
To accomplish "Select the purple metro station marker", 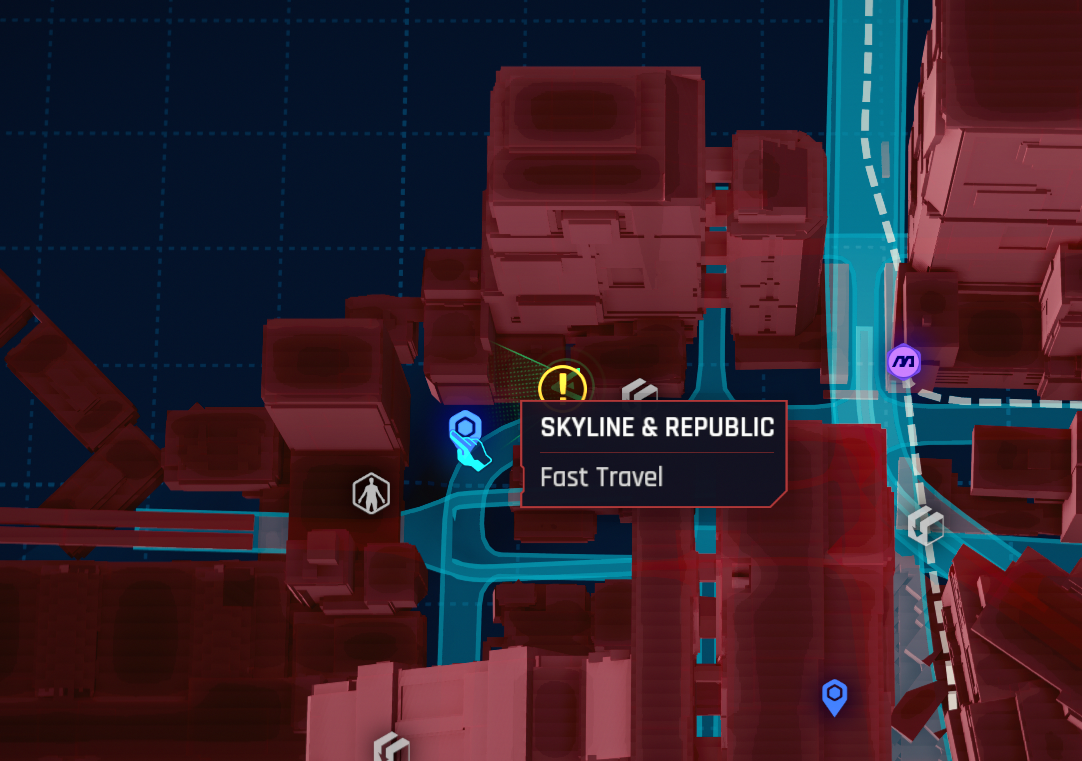I will pos(903,361).
